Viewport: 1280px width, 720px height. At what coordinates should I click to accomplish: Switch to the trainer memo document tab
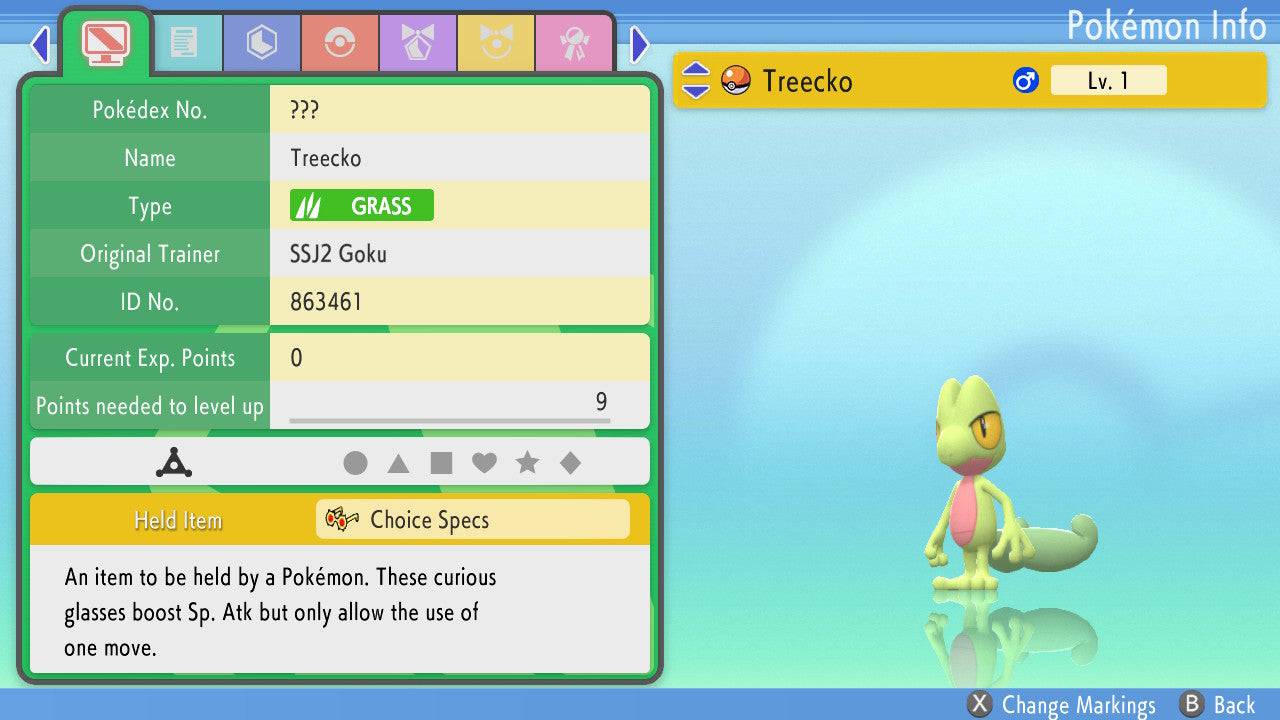click(183, 43)
